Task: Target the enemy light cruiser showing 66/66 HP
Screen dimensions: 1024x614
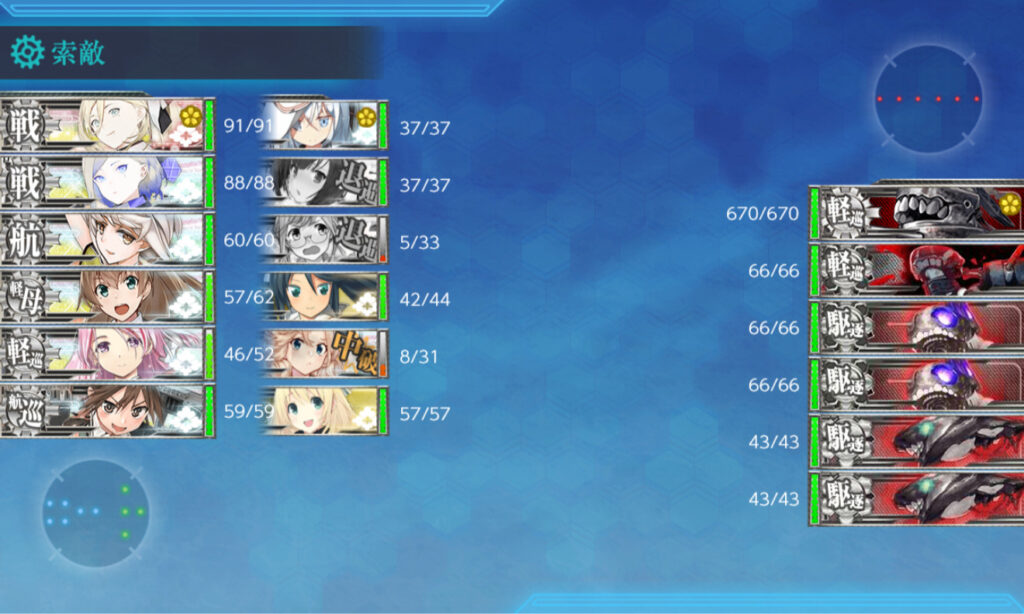Action: point(915,270)
